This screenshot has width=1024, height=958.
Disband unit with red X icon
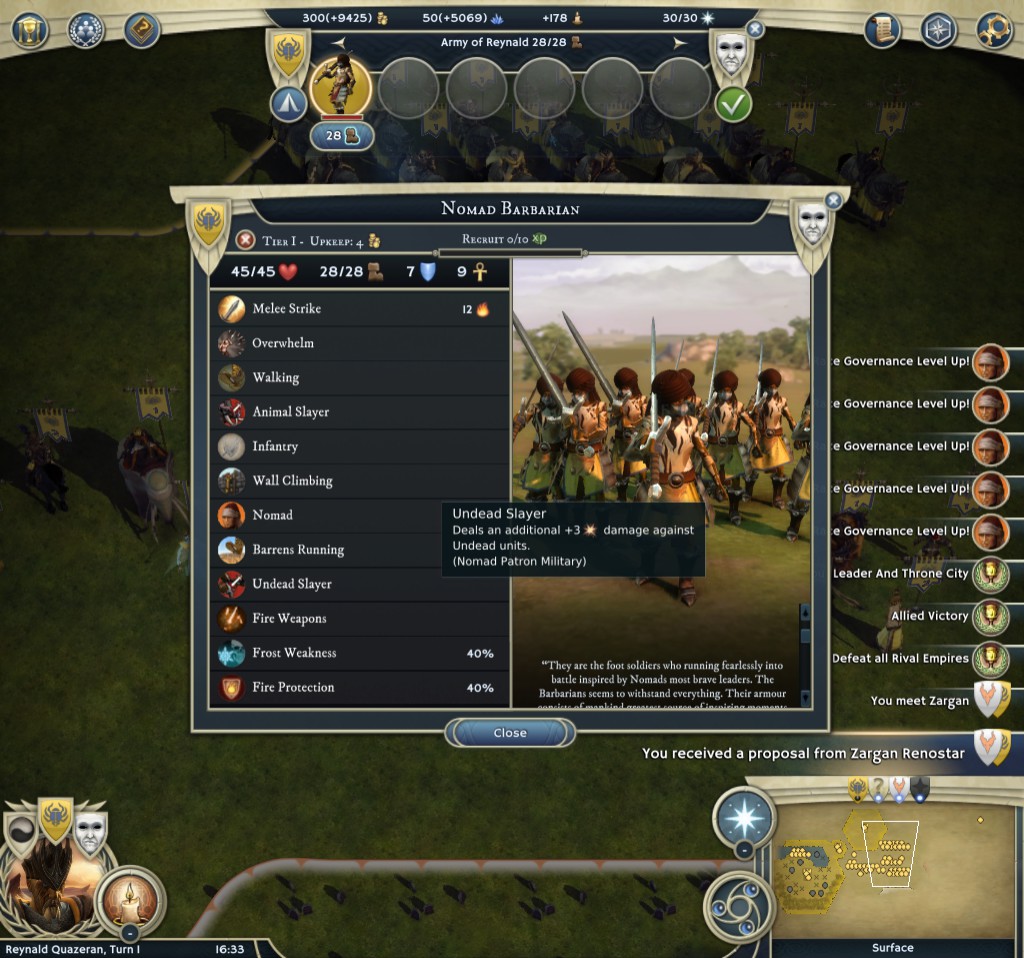pyautogui.click(x=245, y=240)
